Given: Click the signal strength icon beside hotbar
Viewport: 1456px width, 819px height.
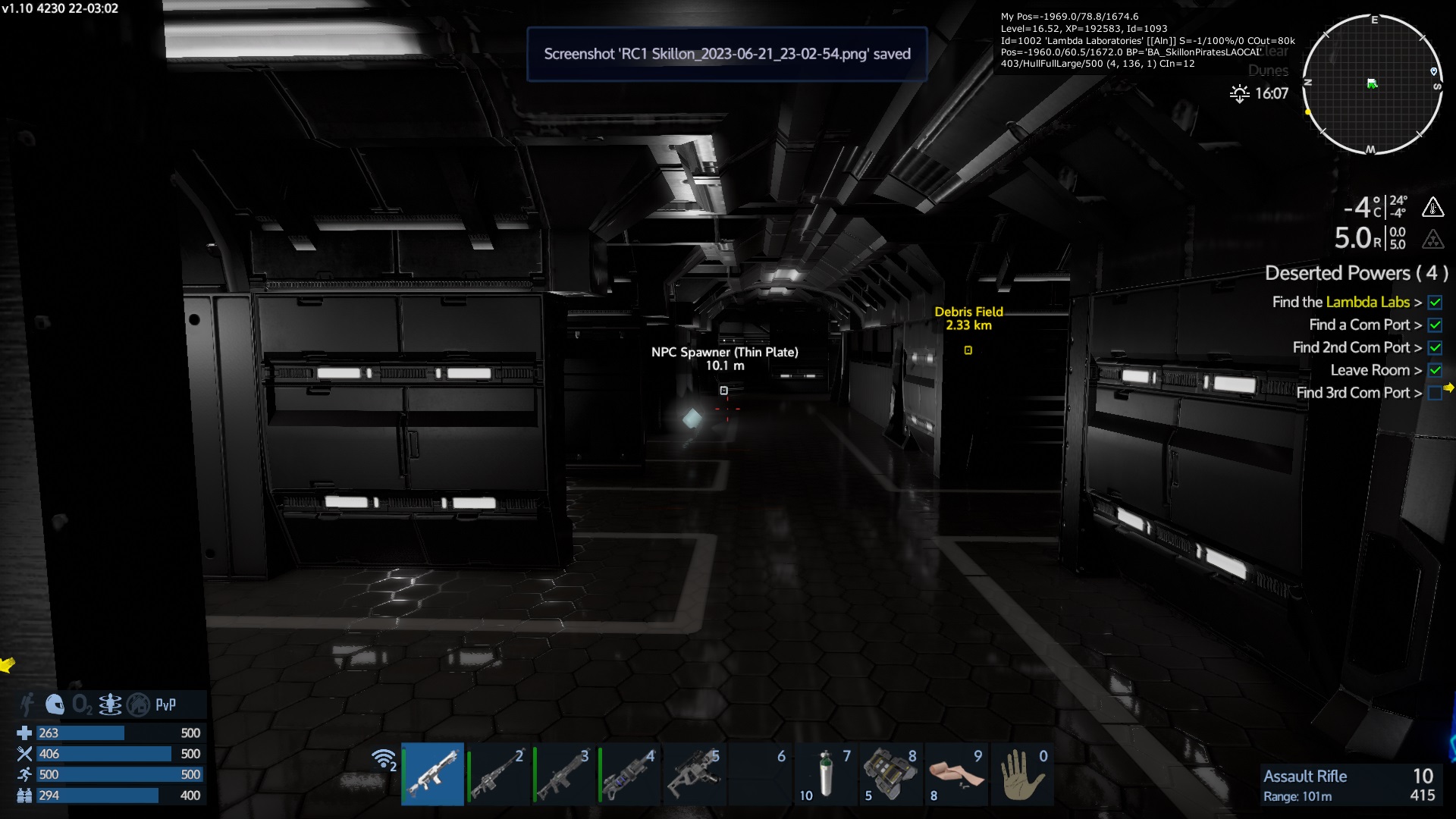Looking at the screenshot, I should pyautogui.click(x=384, y=759).
